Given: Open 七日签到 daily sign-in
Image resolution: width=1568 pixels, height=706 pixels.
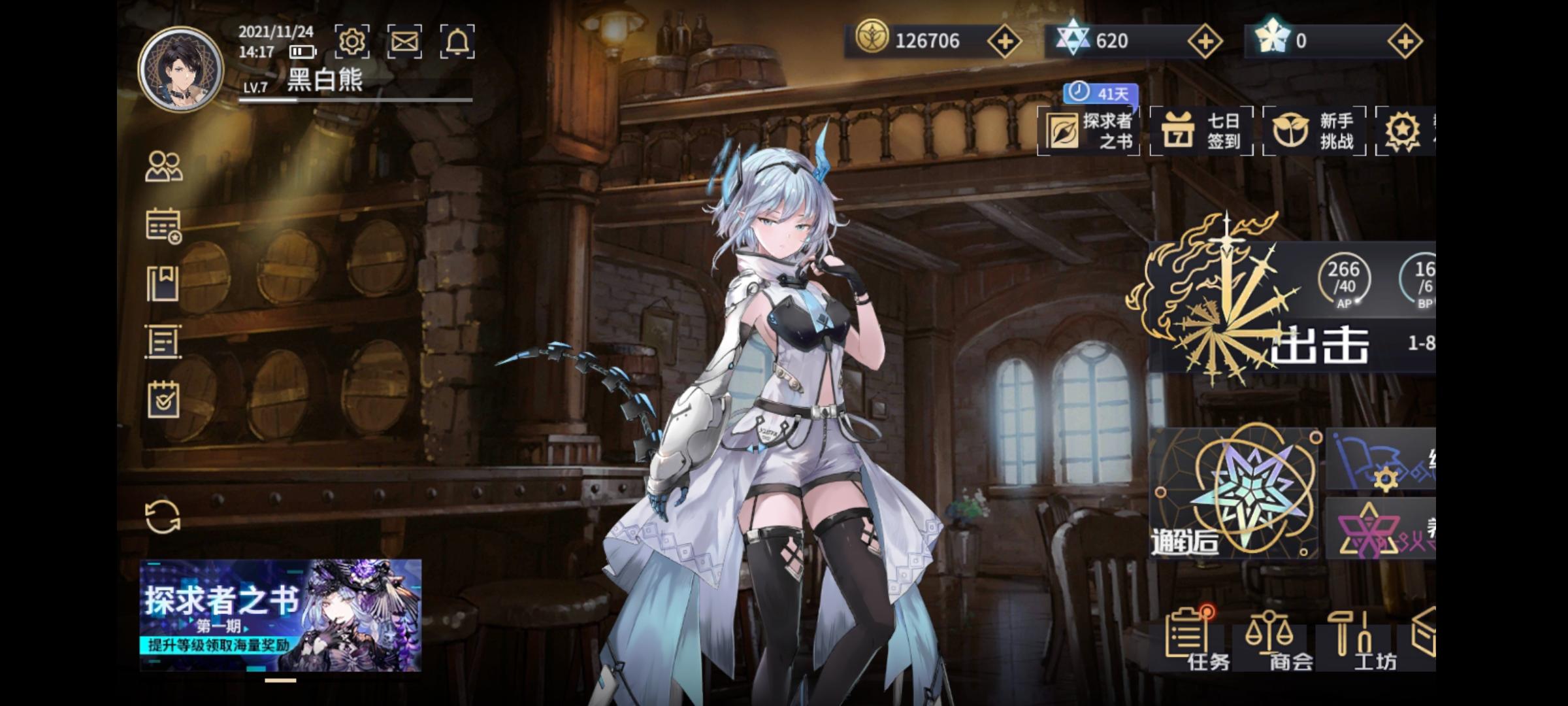Looking at the screenshot, I should 1202,131.
